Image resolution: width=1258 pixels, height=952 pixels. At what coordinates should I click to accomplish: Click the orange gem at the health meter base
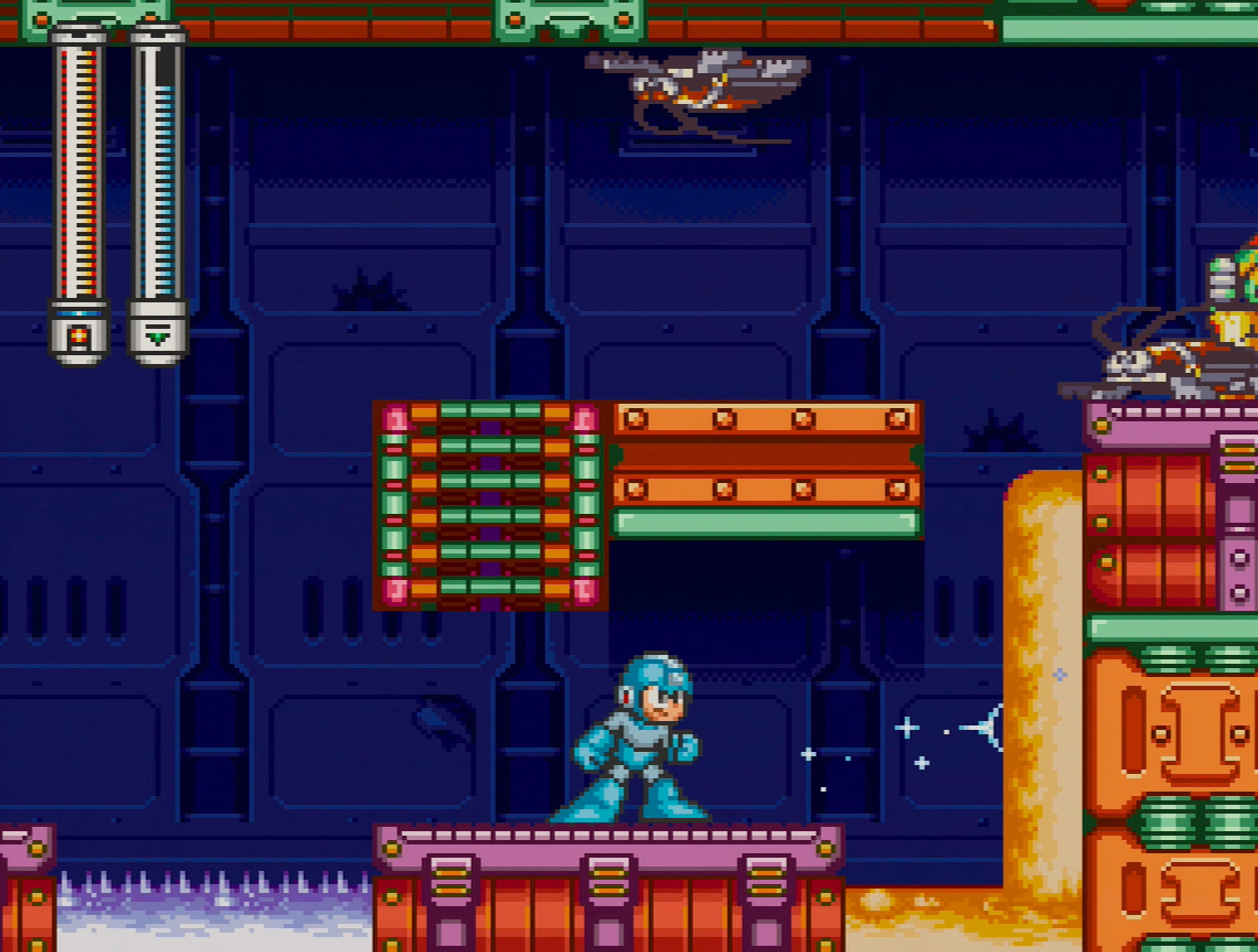(78, 335)
